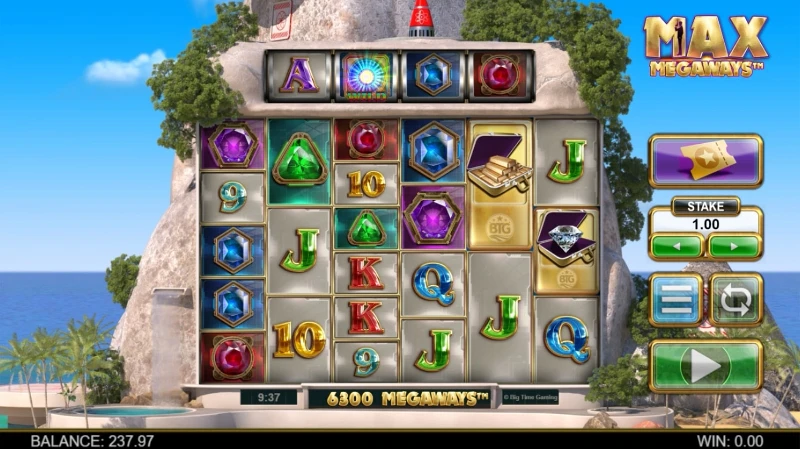Activate the autoplay loop button

point(736,300)
